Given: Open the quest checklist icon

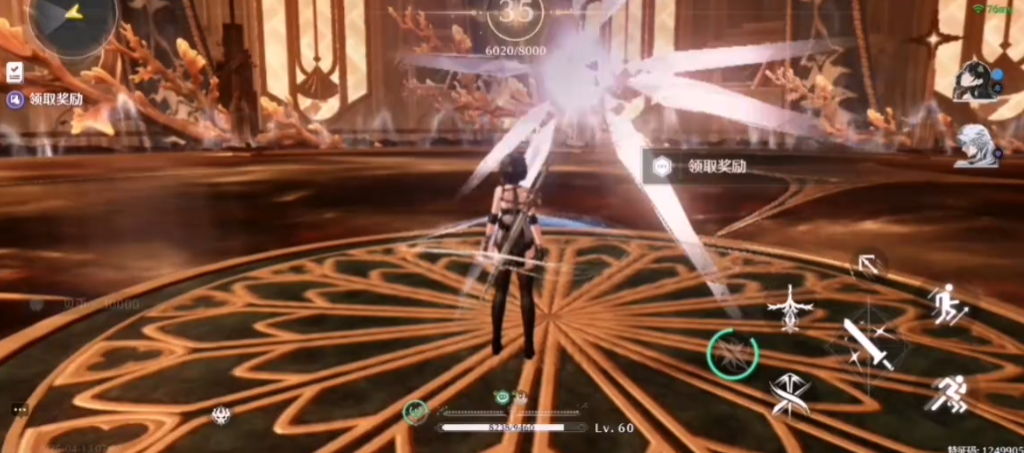Looking at the screenshot, I should 16,72.
